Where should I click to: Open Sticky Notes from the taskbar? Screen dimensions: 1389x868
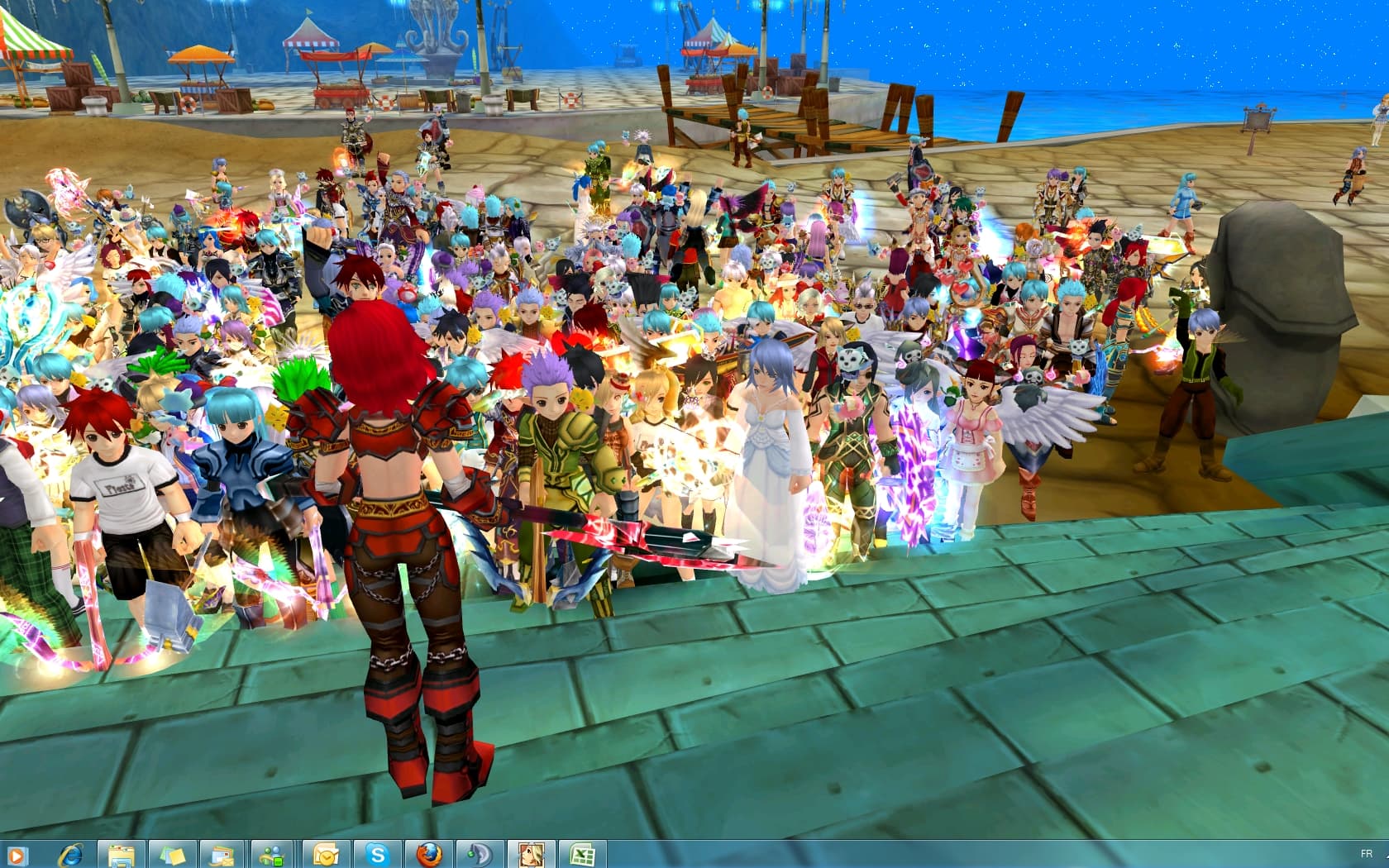(171, 854)
